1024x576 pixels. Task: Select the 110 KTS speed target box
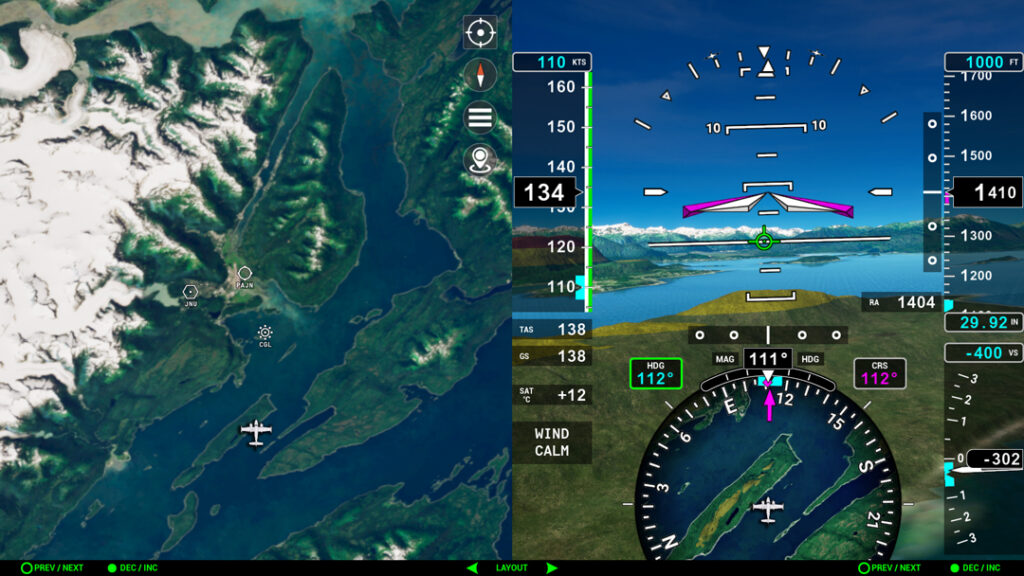pos(551,62)
